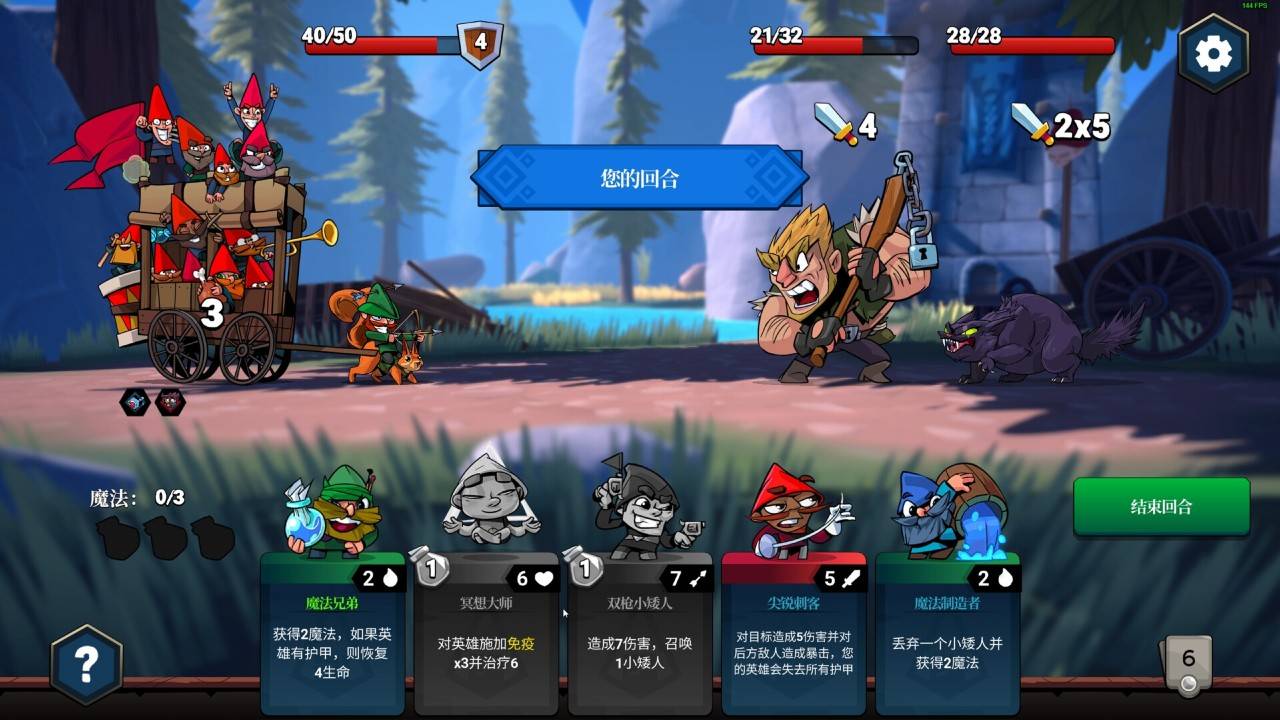Image resolution: width=1280 pixels, height=720 pixels.
Task: Open the question mark help button
Action: point(87,663)
